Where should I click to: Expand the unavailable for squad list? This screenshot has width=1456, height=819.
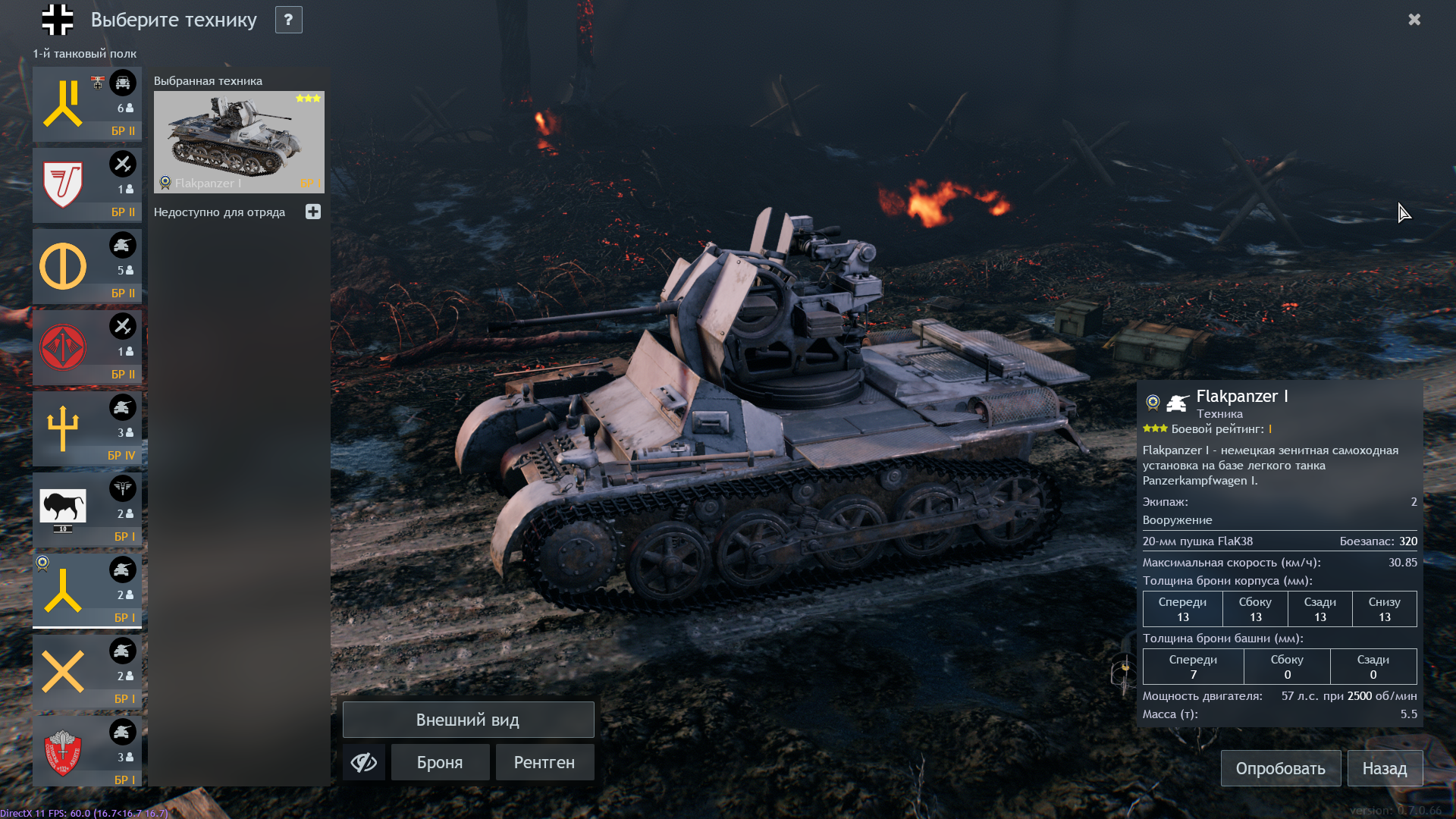point(313,212)
